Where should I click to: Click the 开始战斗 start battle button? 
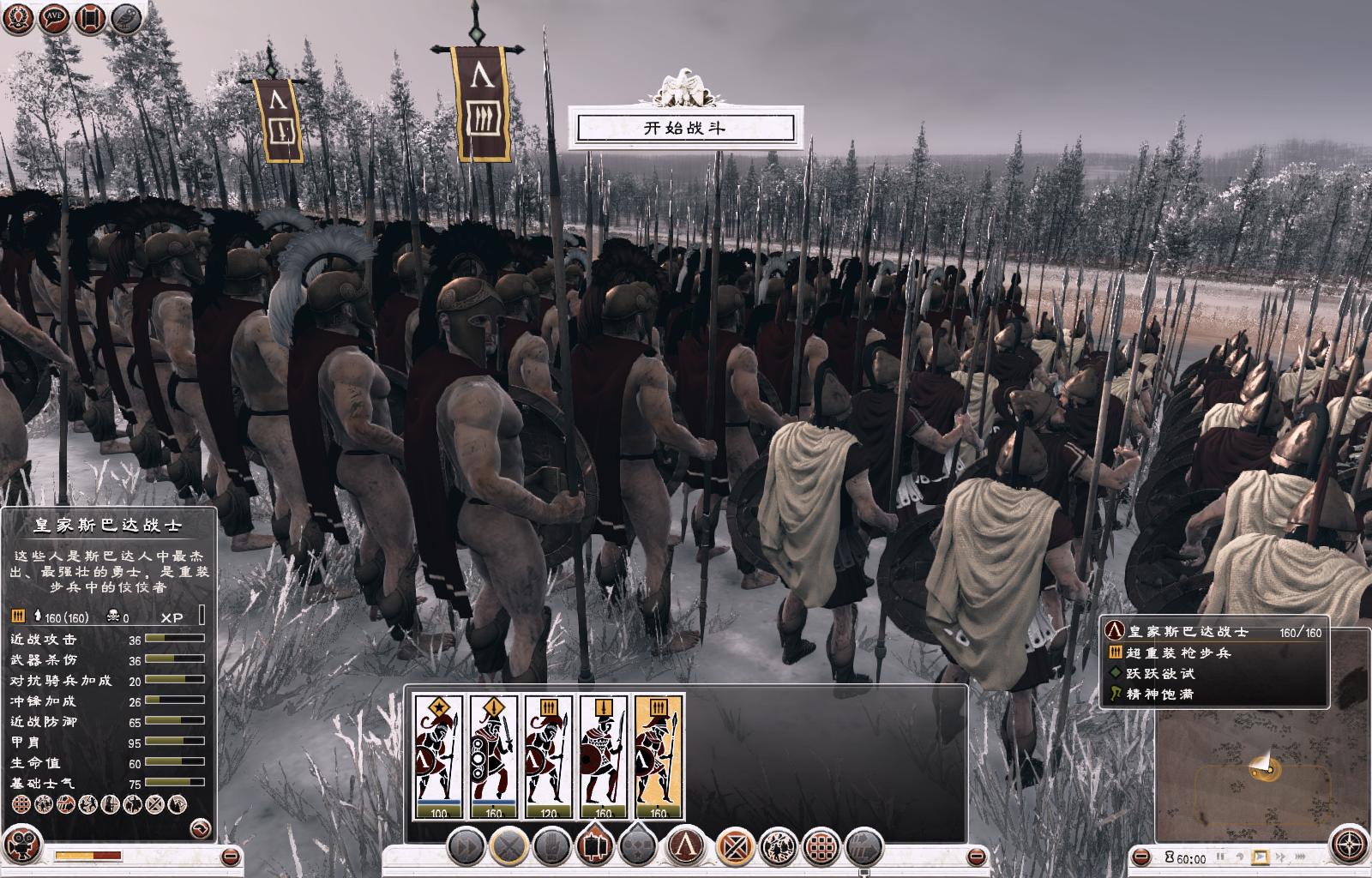[x=685, y=129]
